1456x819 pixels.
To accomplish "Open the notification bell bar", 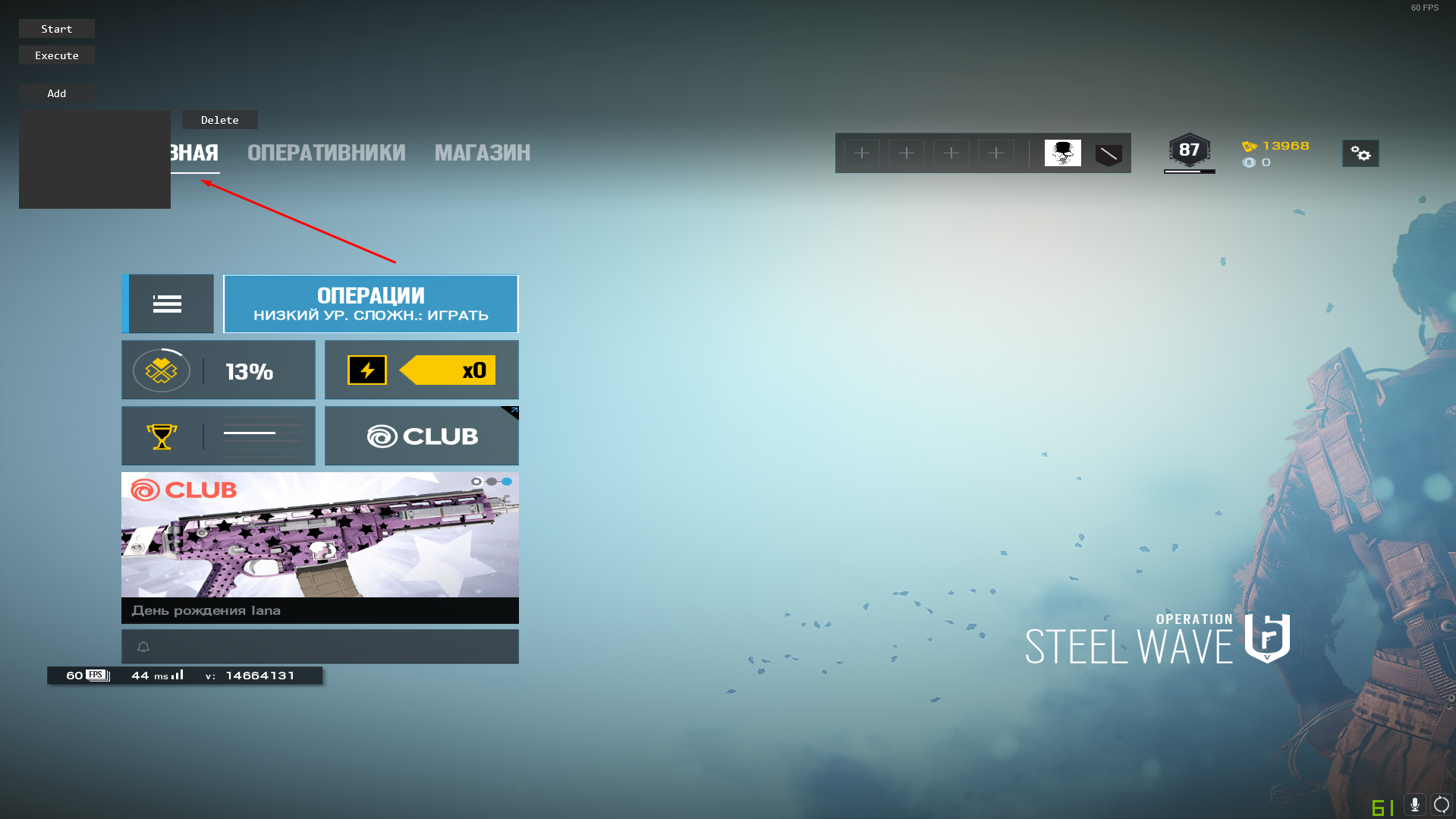I will coord(320,647).
